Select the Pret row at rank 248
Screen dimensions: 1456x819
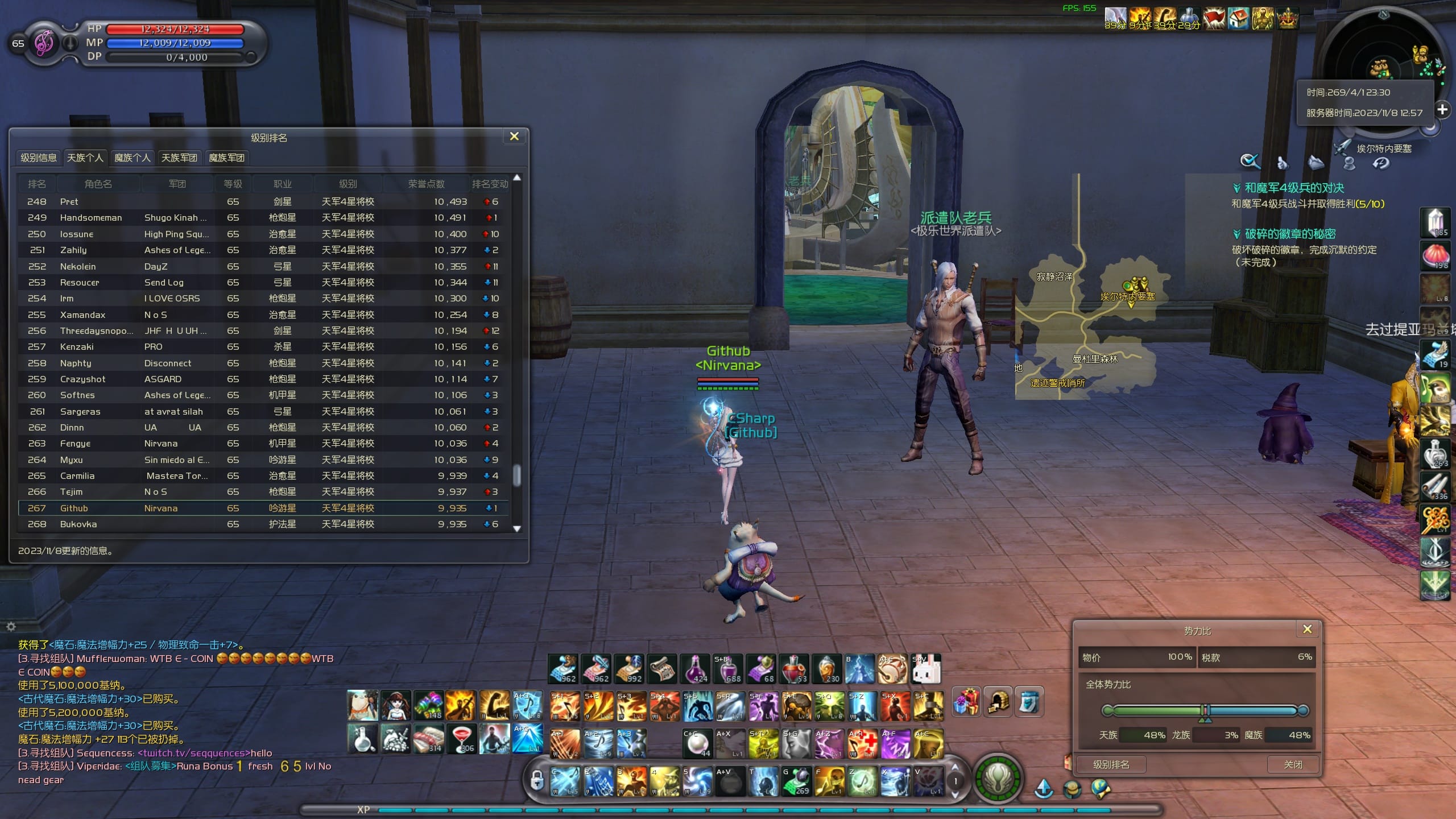(263, 201)
